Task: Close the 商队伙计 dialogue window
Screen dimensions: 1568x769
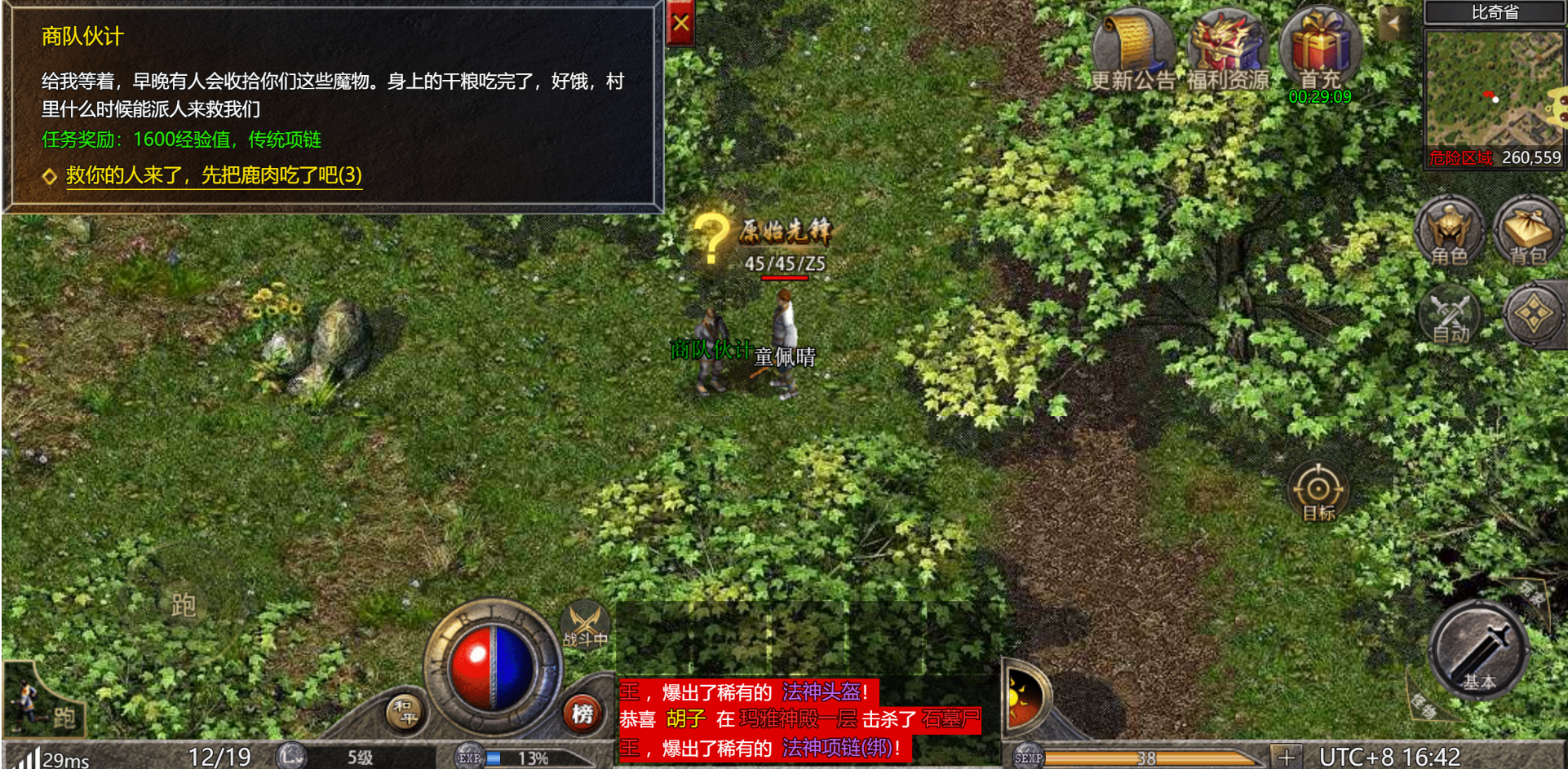Action: [x=680, y=23]
